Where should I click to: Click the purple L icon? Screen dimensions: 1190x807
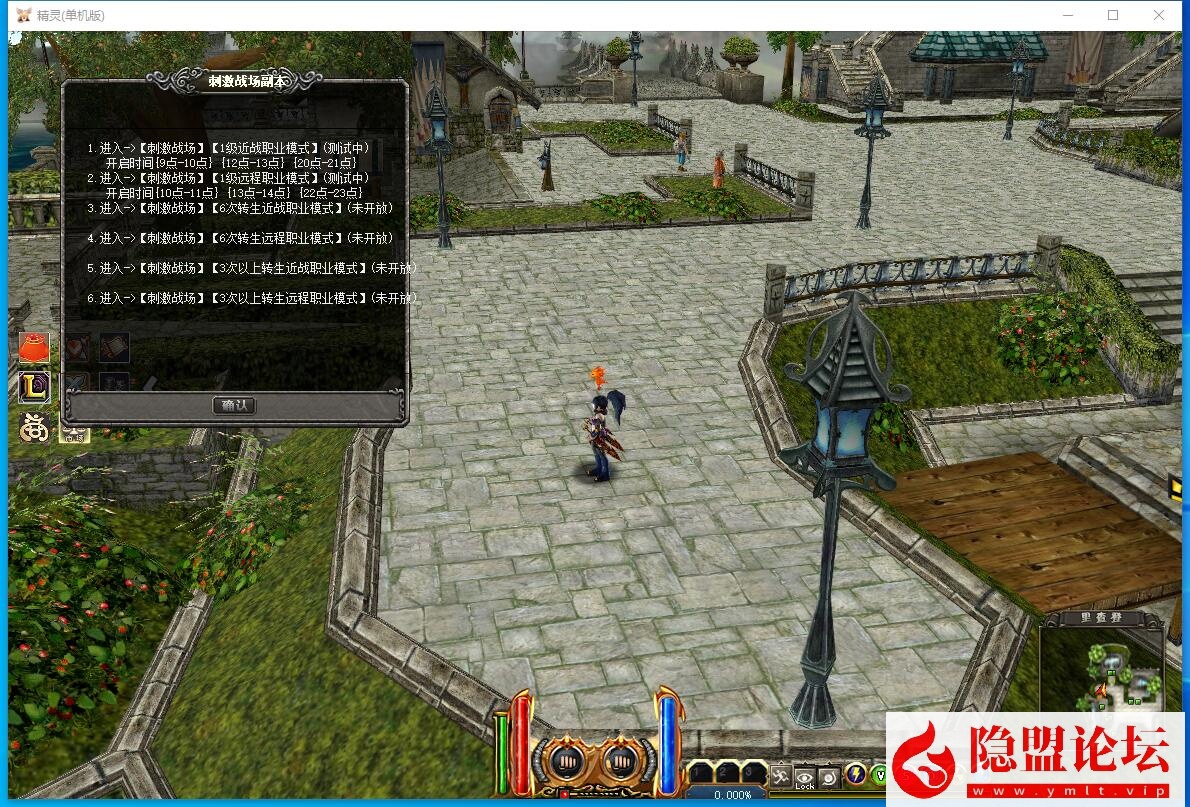click(x=34, y=387)
